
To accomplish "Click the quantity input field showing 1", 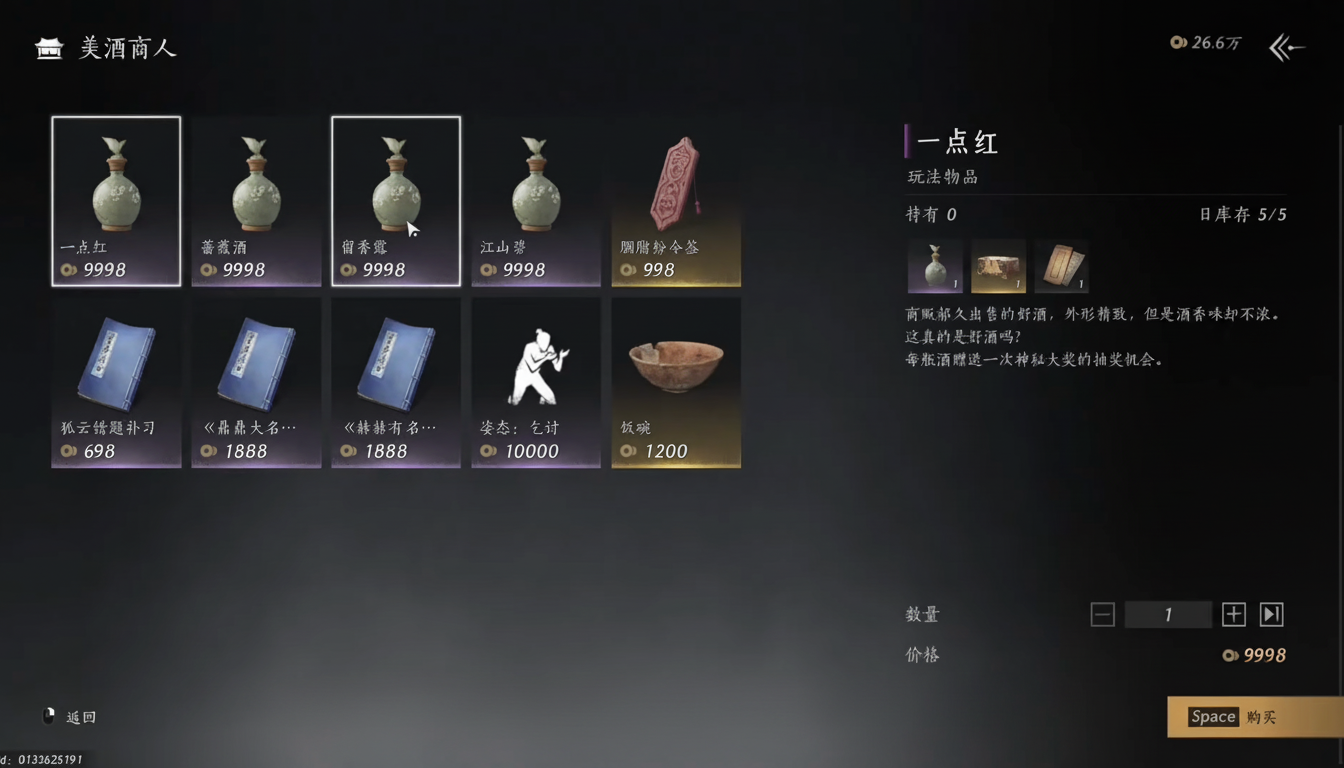I will pos(1168,614).
